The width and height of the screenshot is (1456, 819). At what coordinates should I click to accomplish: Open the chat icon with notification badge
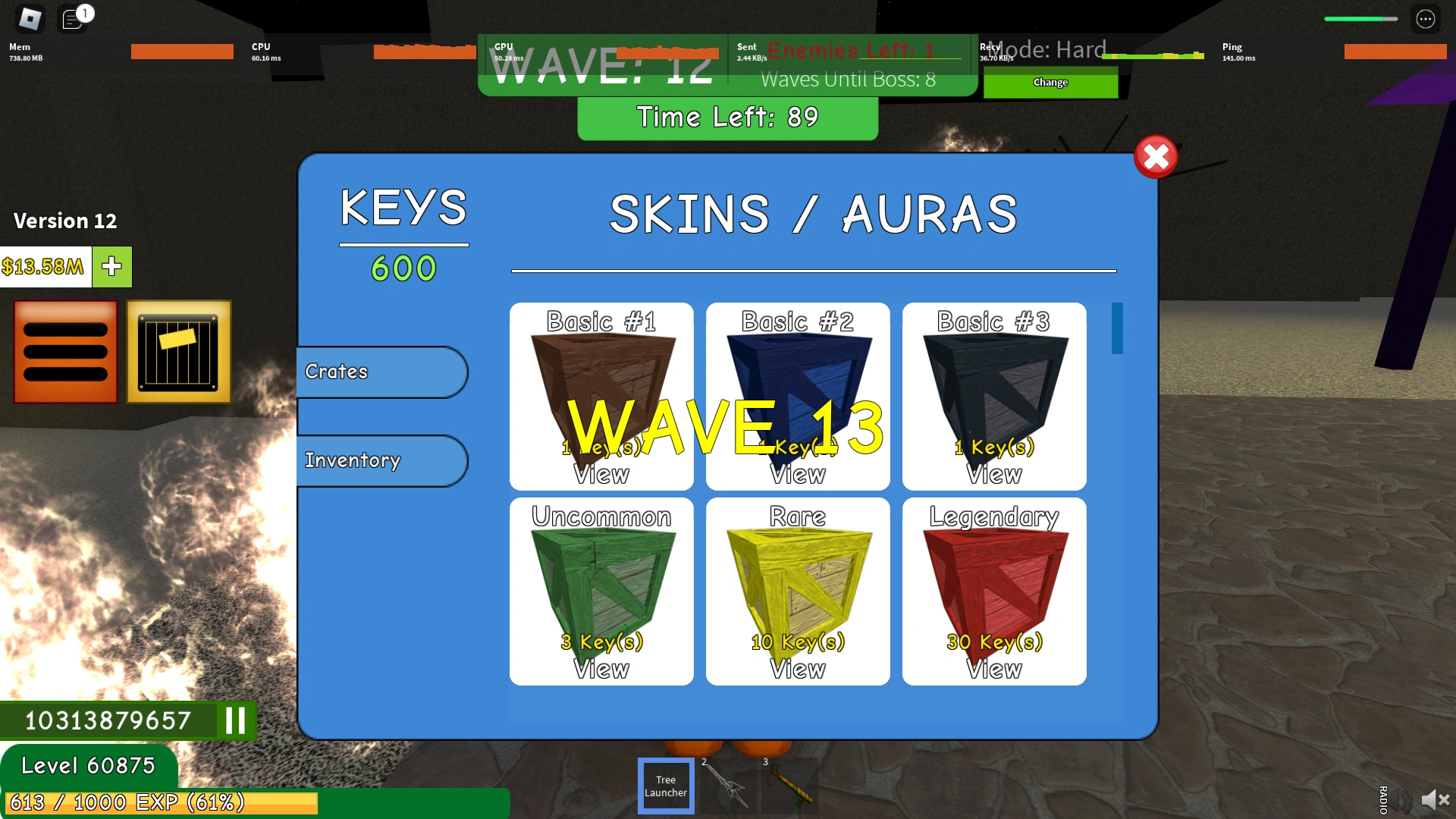click(74, 18)
